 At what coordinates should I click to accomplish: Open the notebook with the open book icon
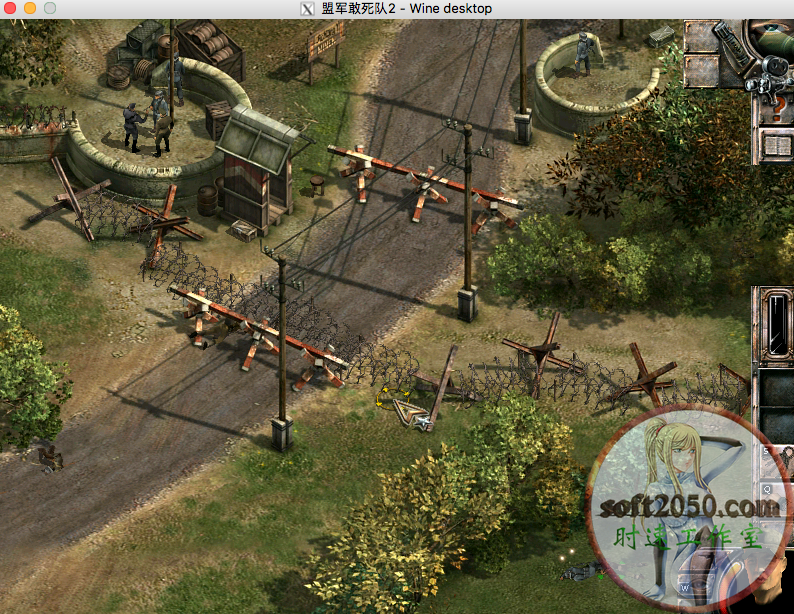[x=777, y=146]
